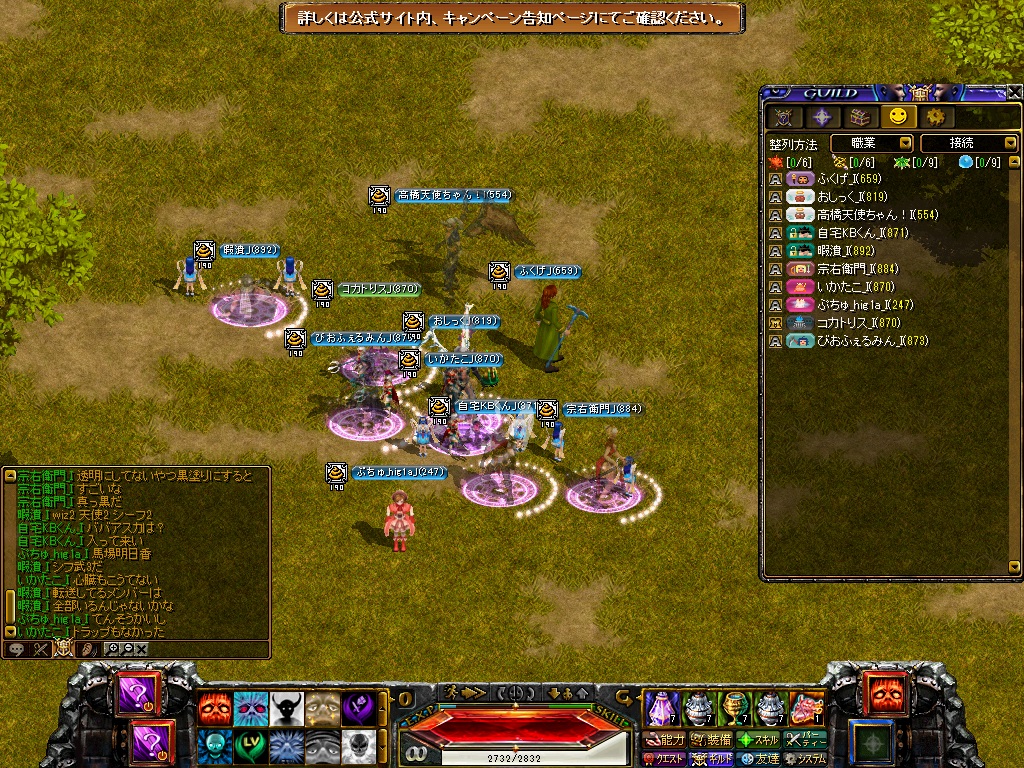Close the chat window with X button
This screenshot has height=768, width=1024.
coord(142,648)
